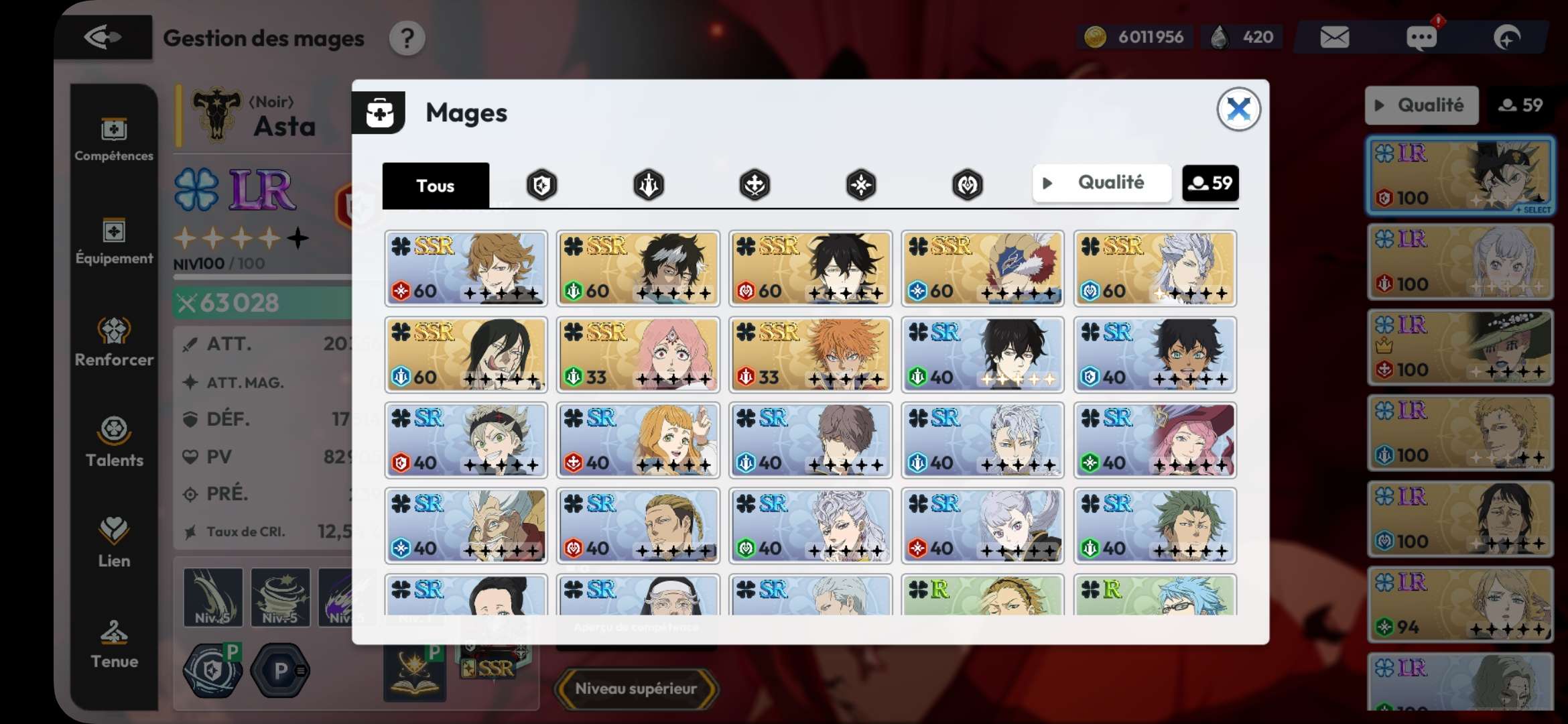Select the SR Asta card level 40
The image size is (1568, 724).
466,440
